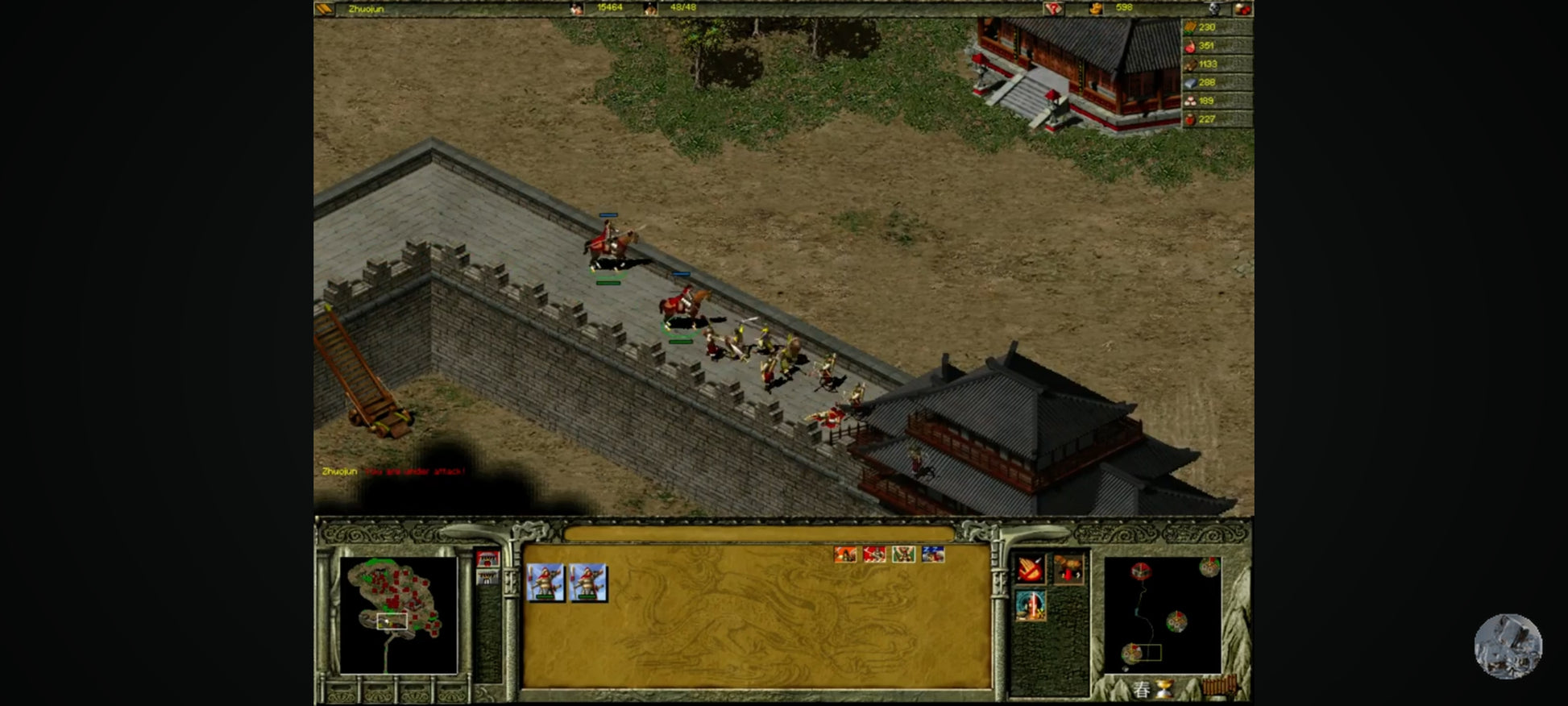Viewport: 1568px width, 706px height.
Task: Open the question mark help icon
Action: point(1053,9)
